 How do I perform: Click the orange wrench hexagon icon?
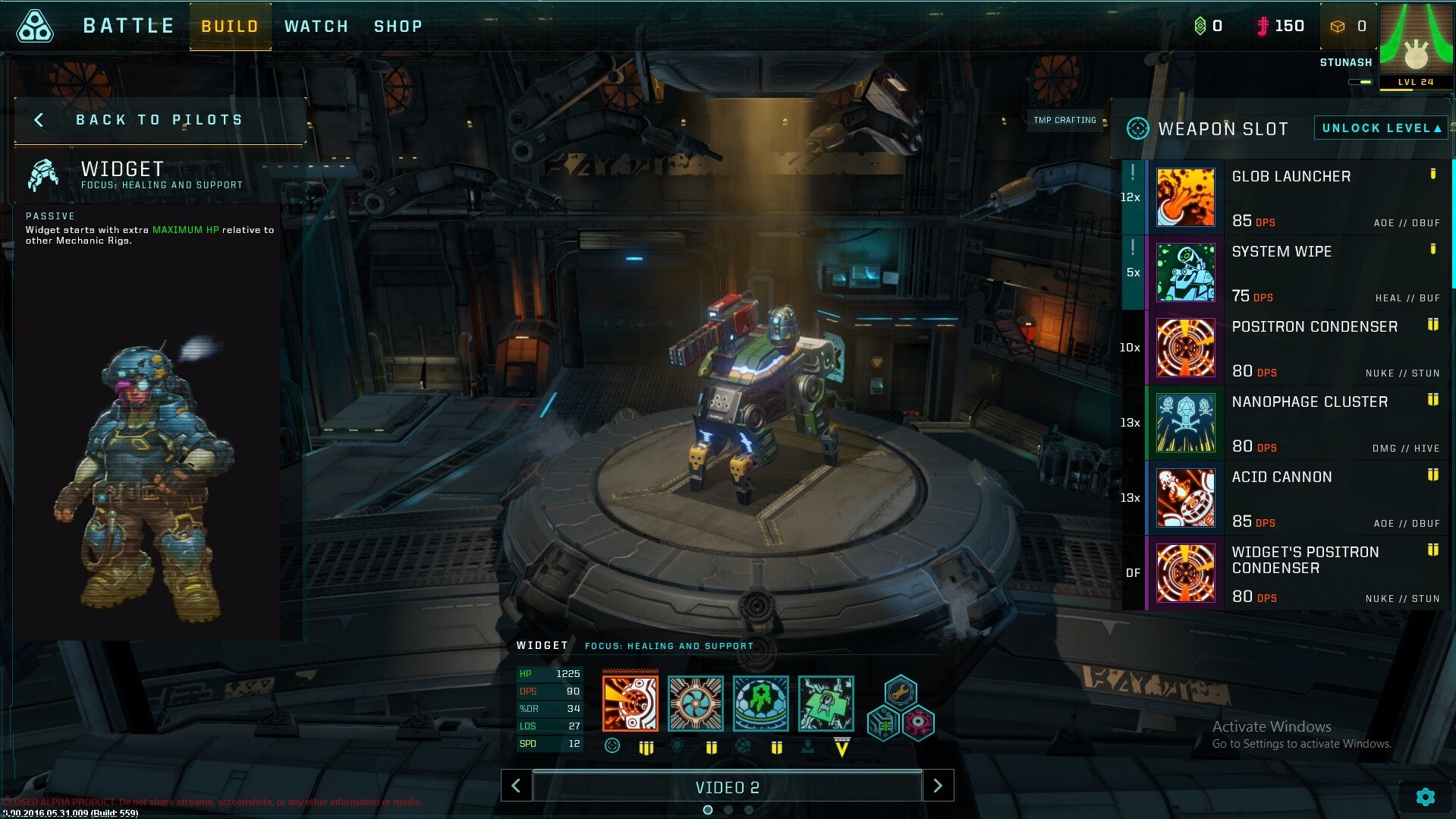900,693
